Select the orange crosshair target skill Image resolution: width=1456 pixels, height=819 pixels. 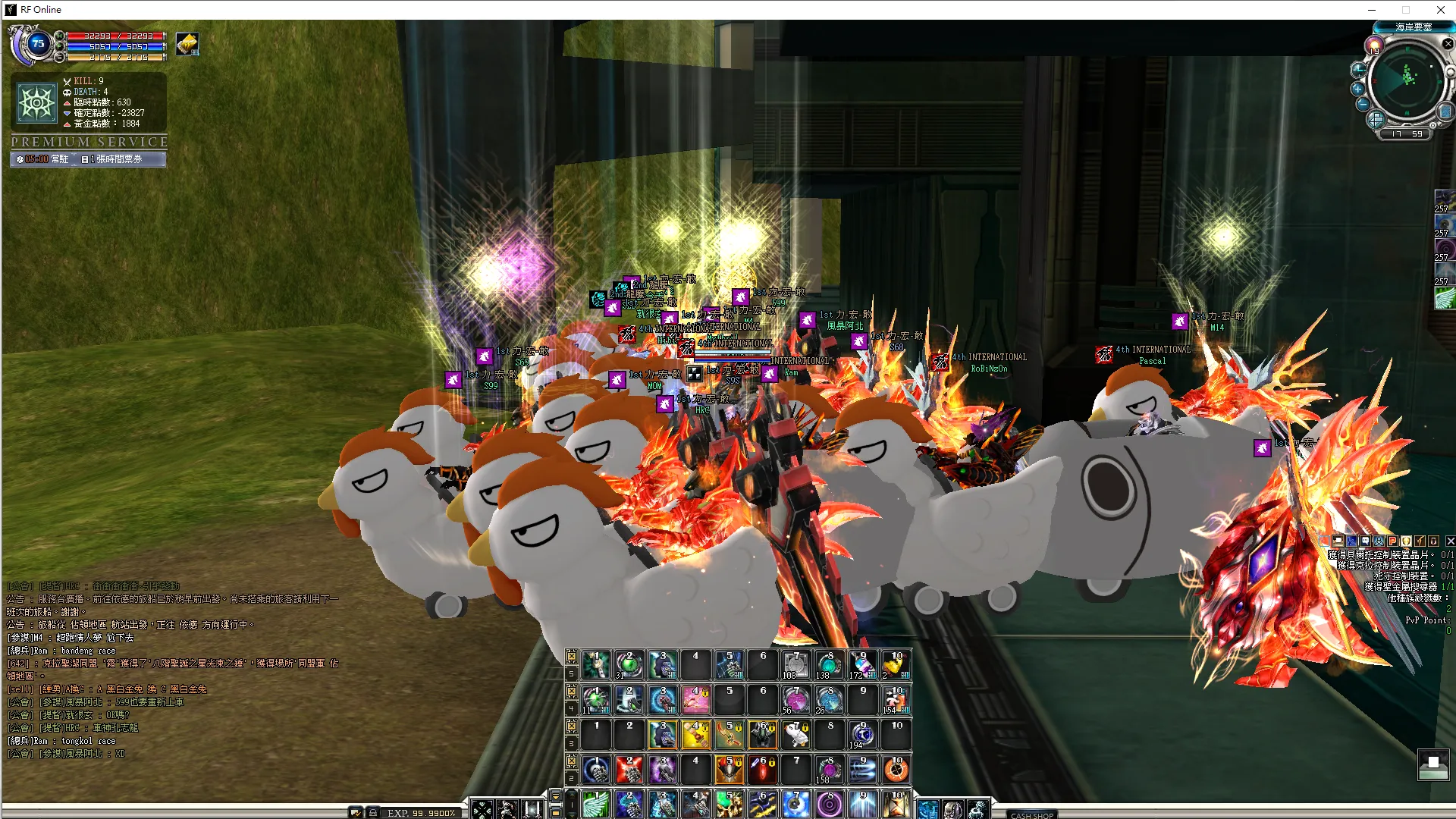tap(896, 770)
